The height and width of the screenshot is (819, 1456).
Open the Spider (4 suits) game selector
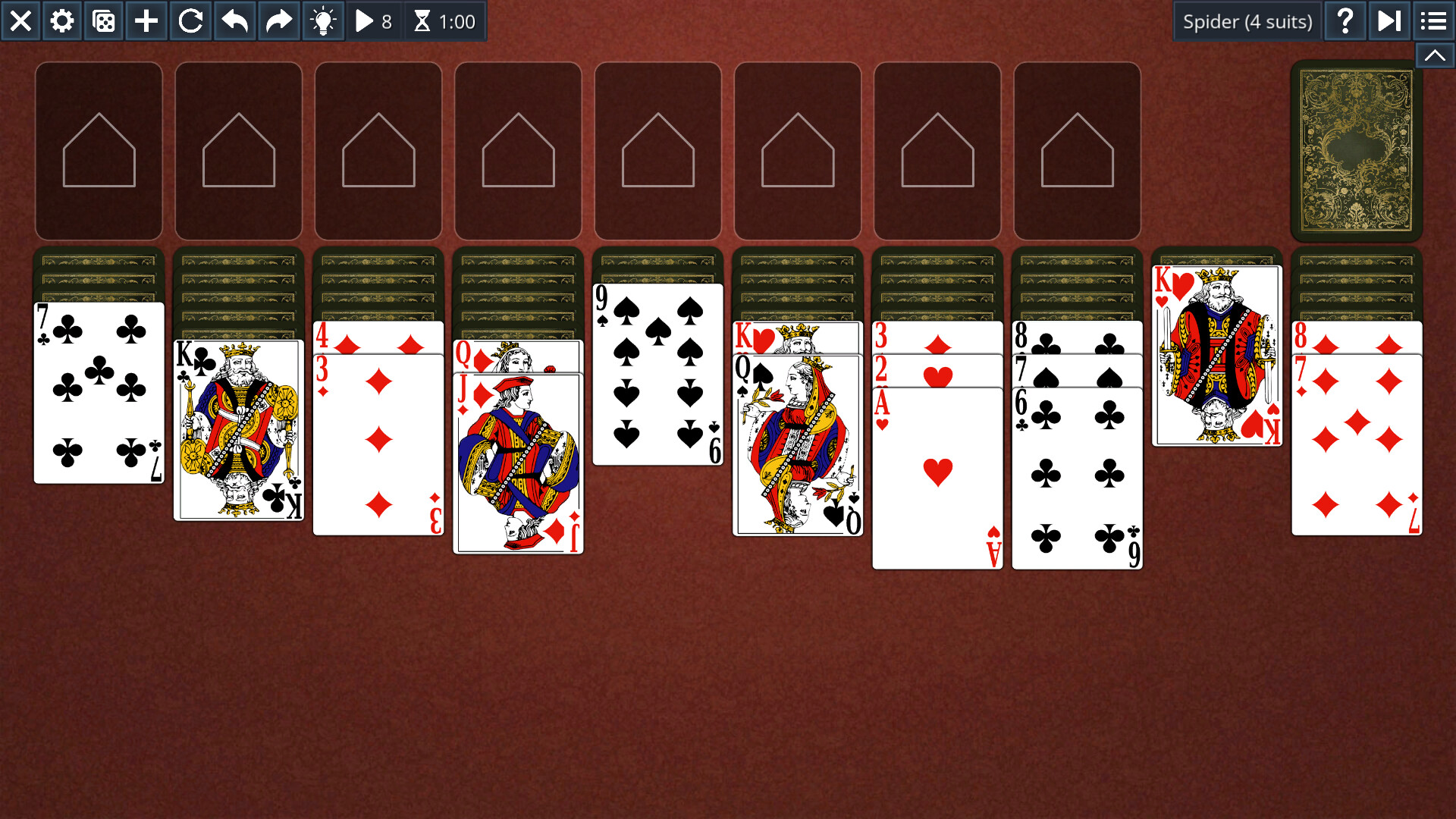(x=1247, y=21)
